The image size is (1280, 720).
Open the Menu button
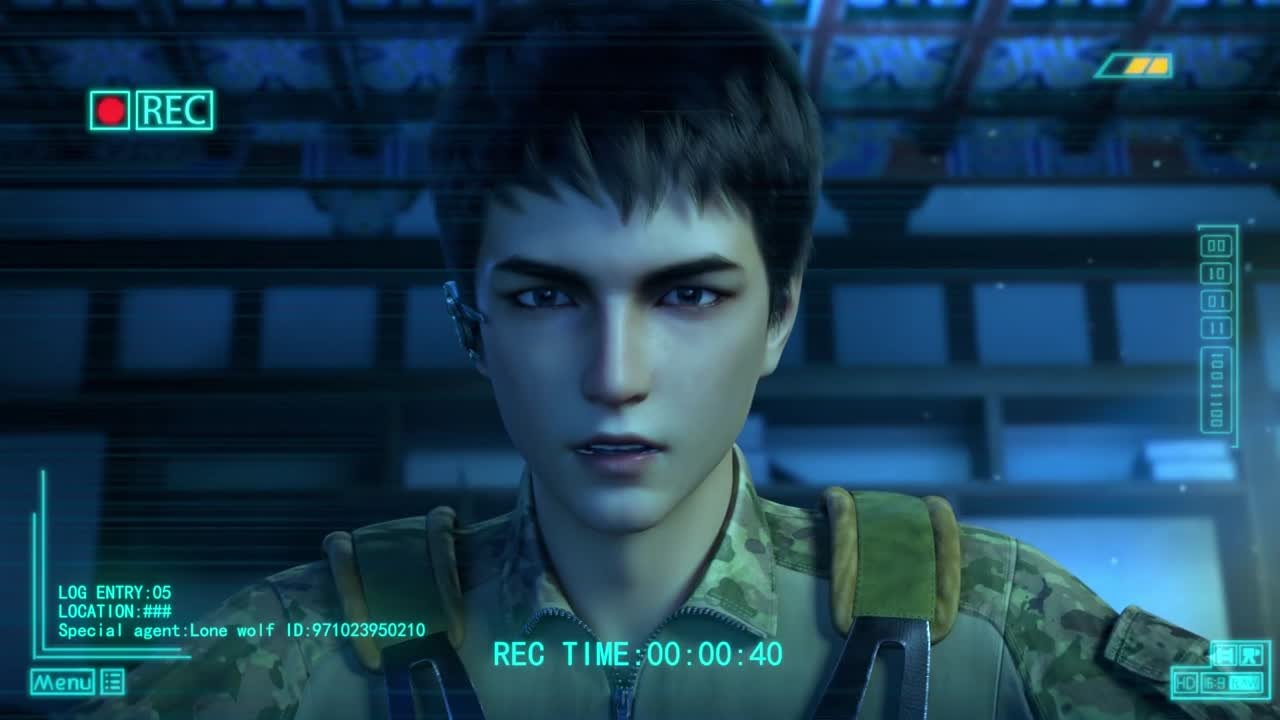tap(62, 683)
